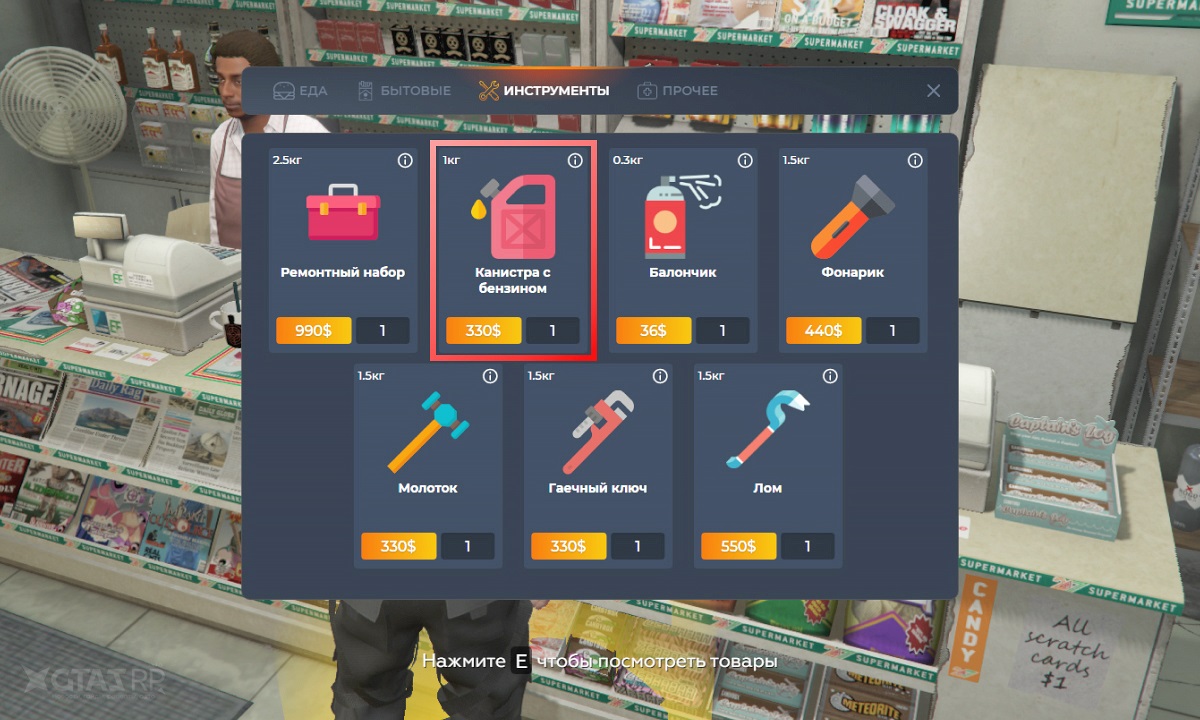Show info for Ремонтный набор

(x=405, y=161)
